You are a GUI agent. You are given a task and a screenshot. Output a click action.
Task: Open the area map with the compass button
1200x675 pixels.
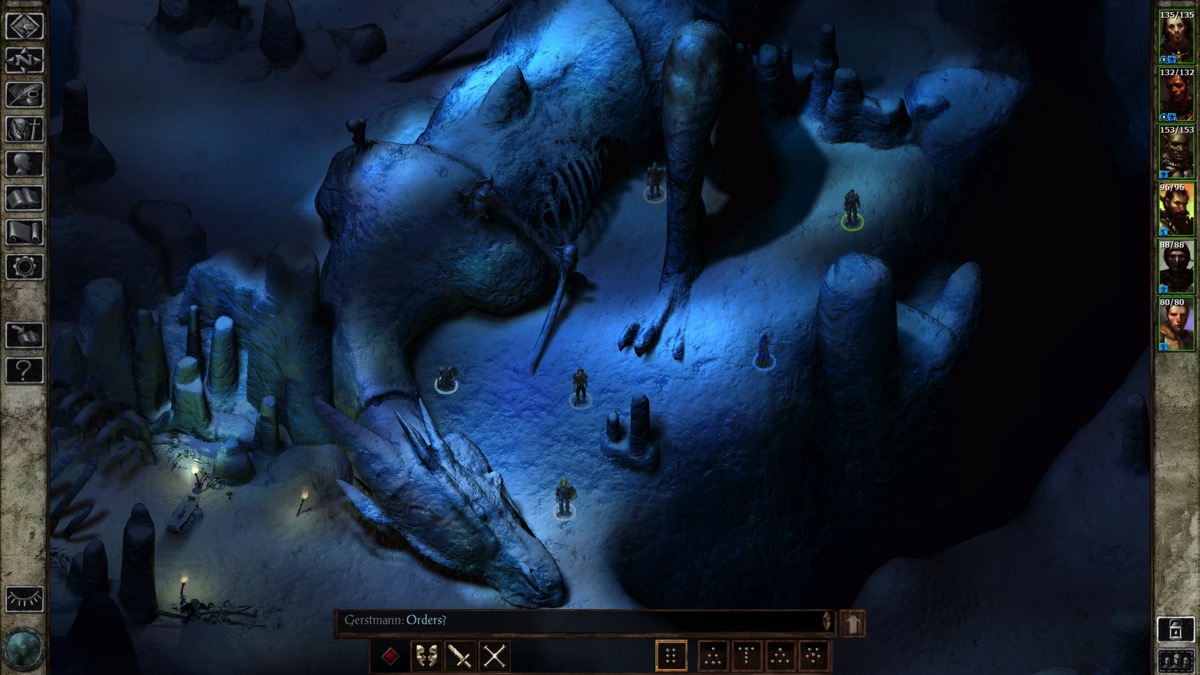tap(24, 61)
